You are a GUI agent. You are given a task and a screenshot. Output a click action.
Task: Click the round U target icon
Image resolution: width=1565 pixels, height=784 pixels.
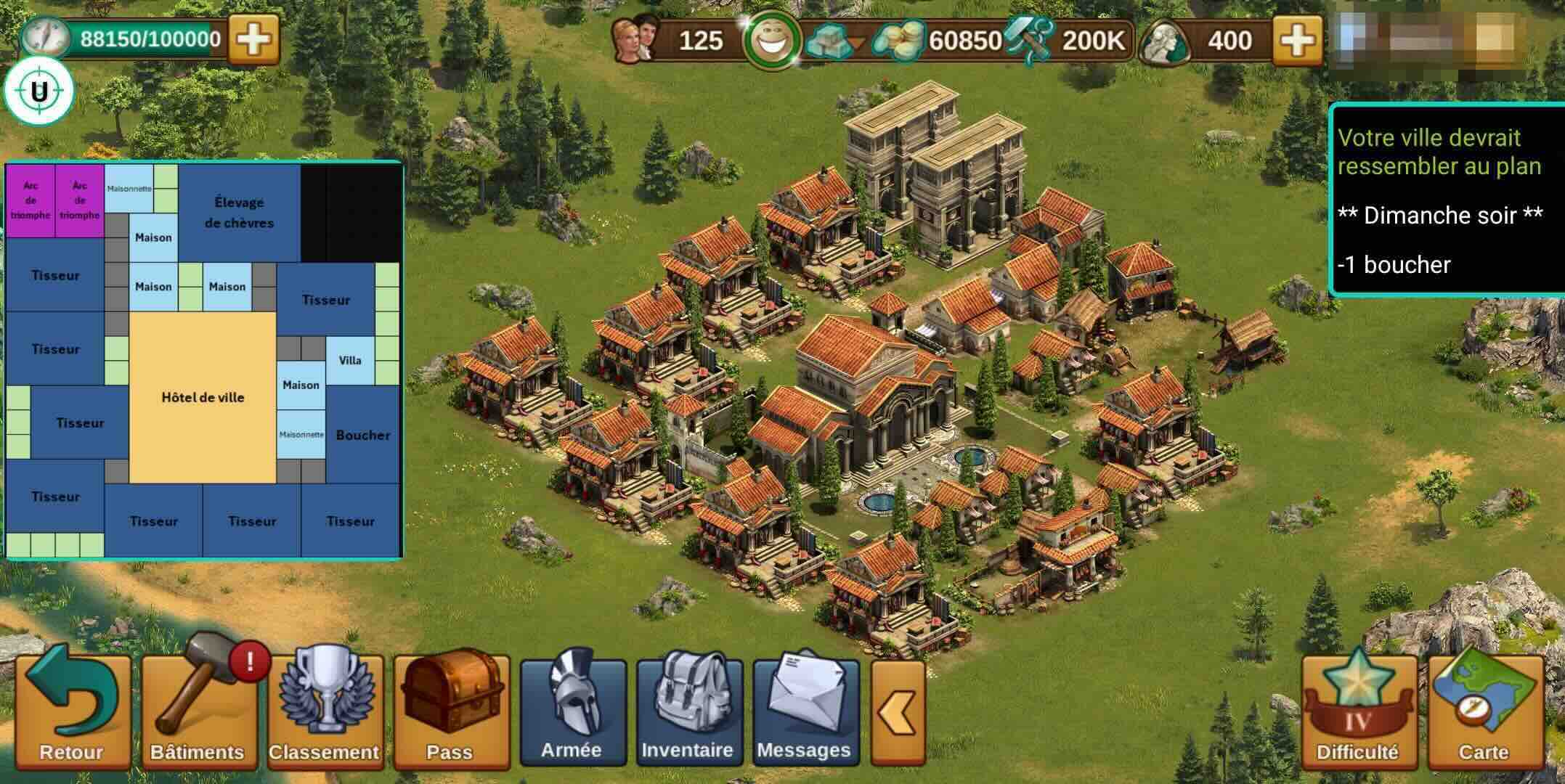point(38,92)
